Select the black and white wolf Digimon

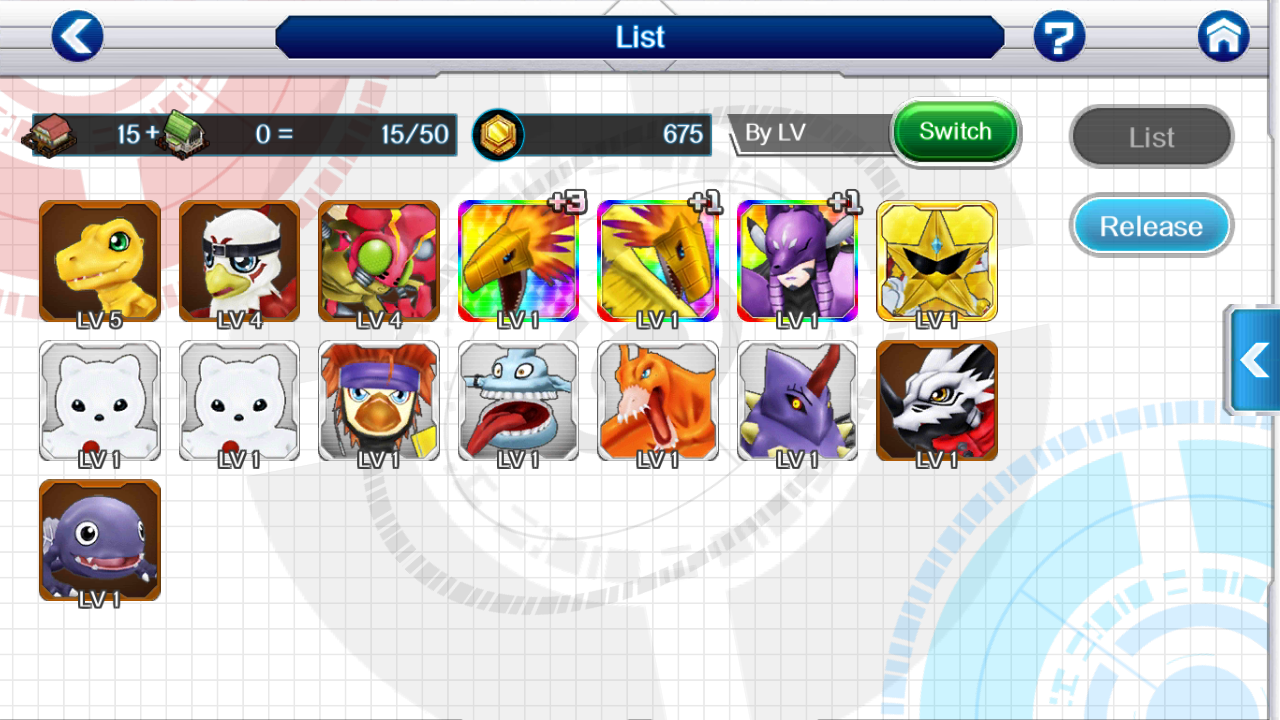tap(937, 401)
